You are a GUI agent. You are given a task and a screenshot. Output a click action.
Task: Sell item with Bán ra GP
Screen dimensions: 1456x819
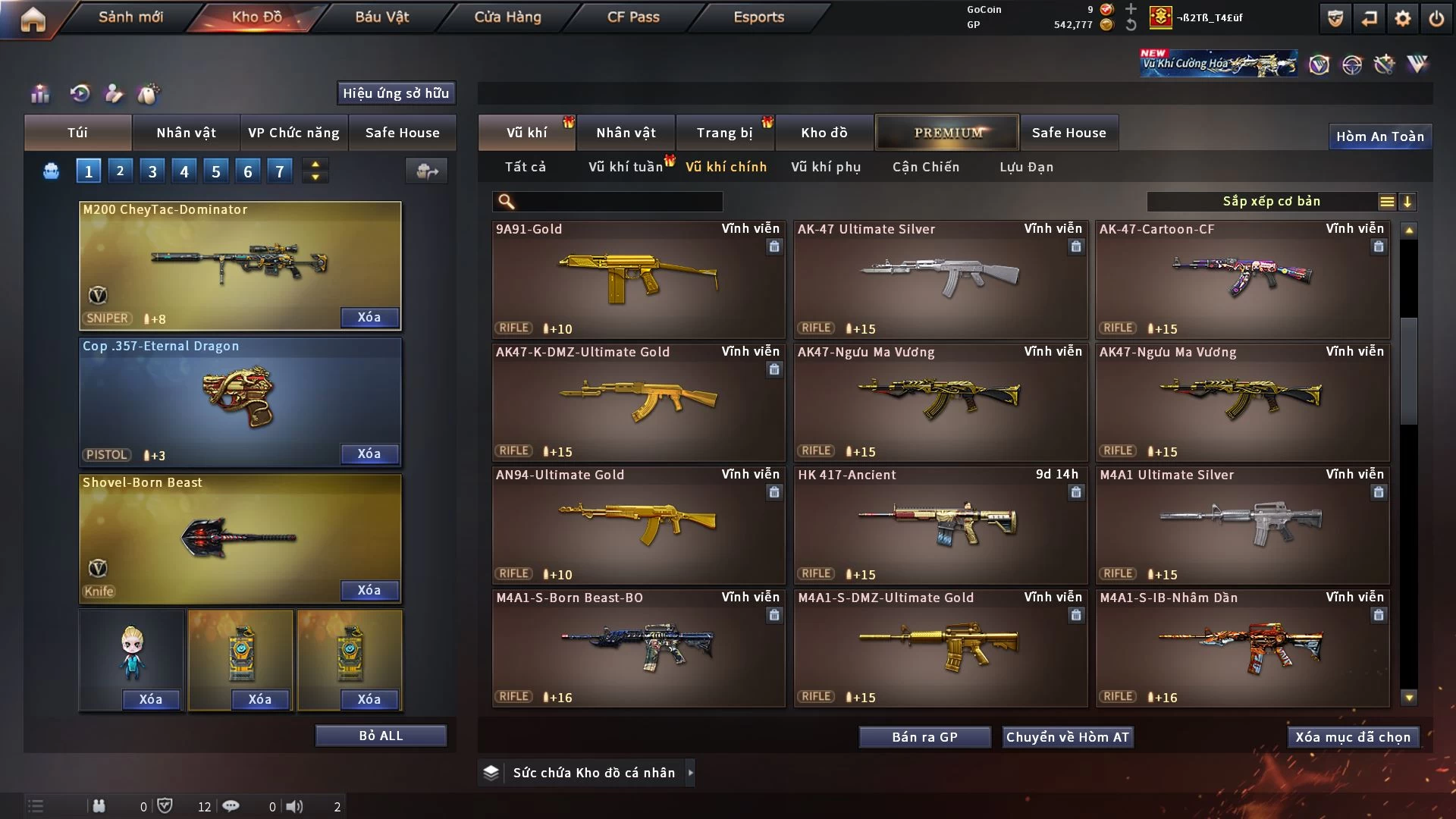(x=924, y=737)
